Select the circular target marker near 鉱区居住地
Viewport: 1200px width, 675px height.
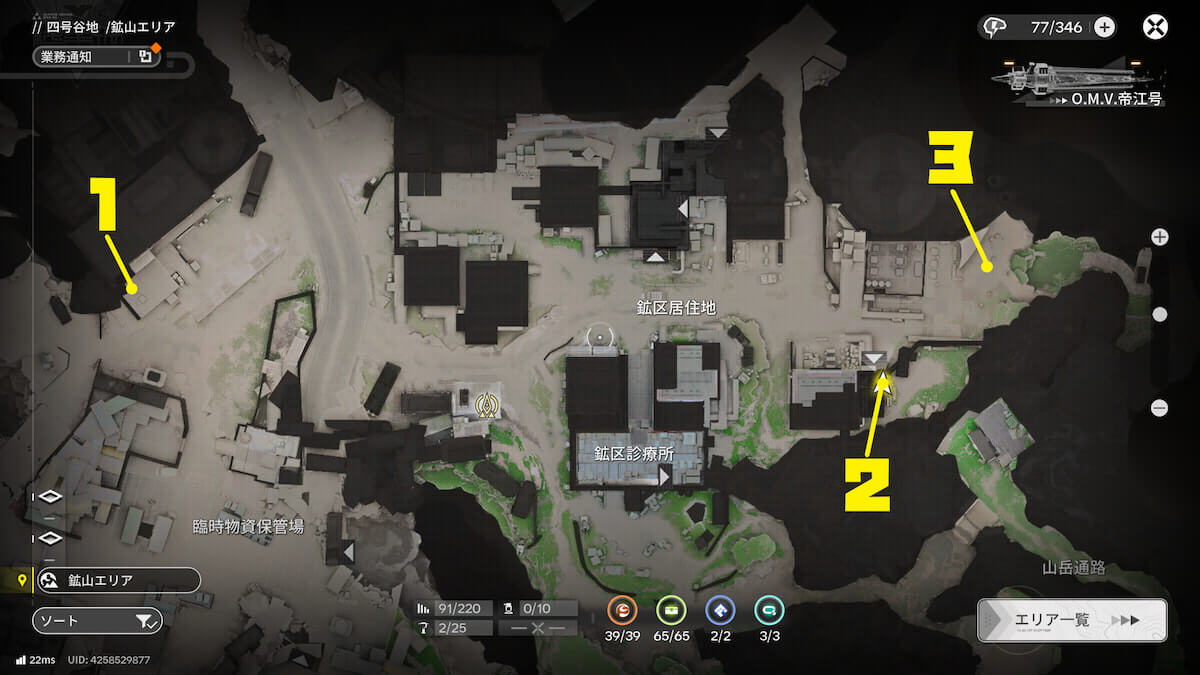[x=600, y=338]
